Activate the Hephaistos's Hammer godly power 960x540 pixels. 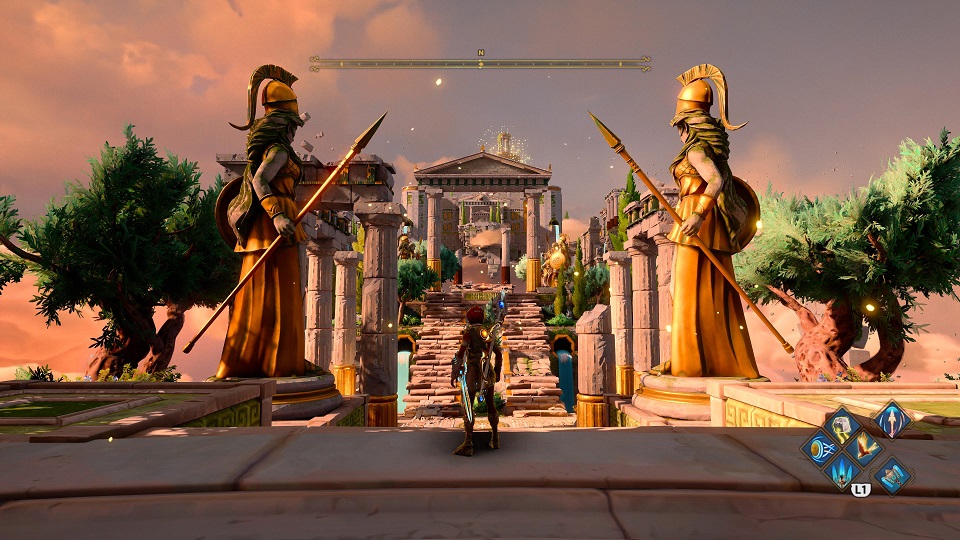pyautogui.click(x=842, y=423)
